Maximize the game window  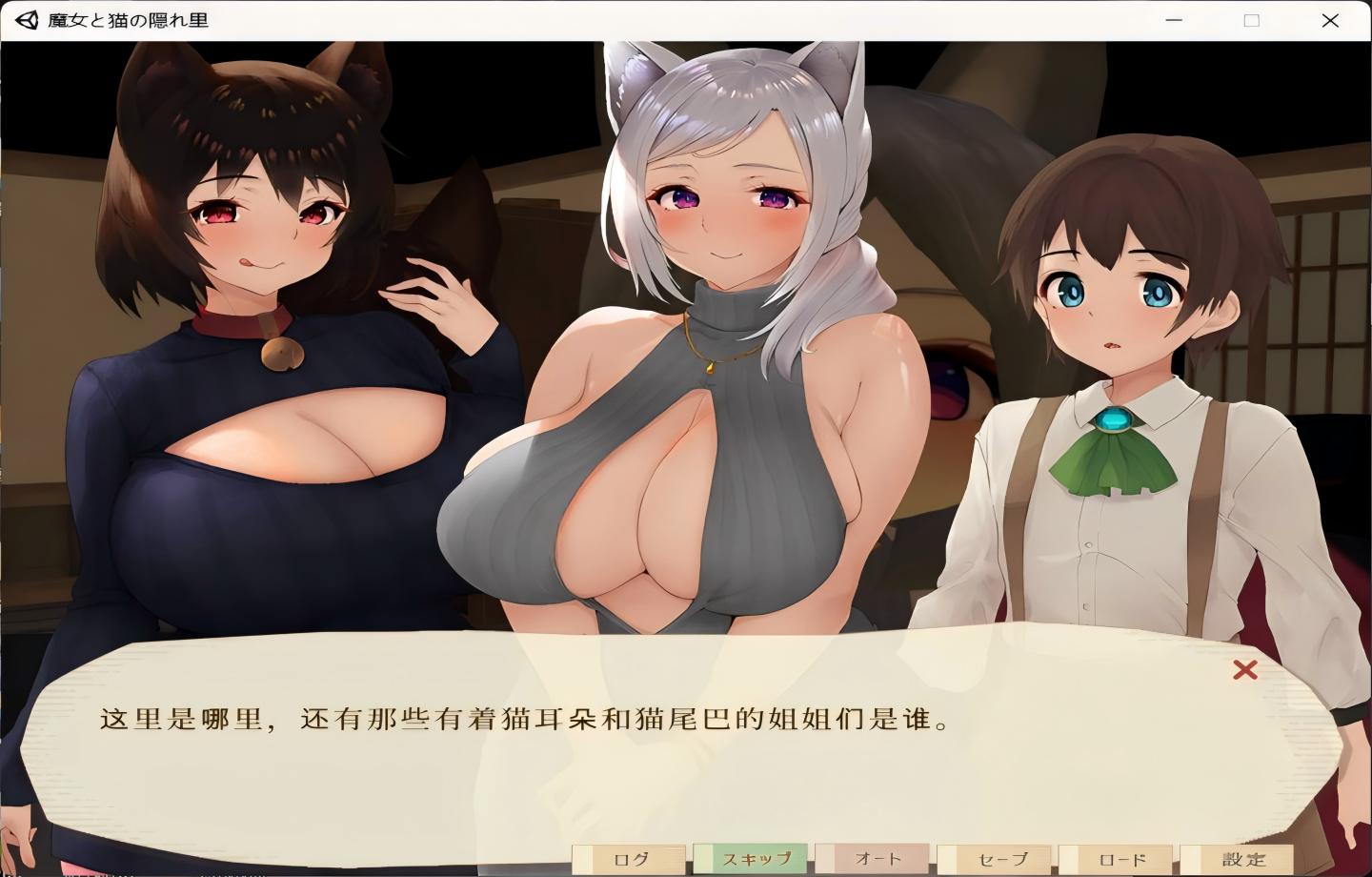1250,20
